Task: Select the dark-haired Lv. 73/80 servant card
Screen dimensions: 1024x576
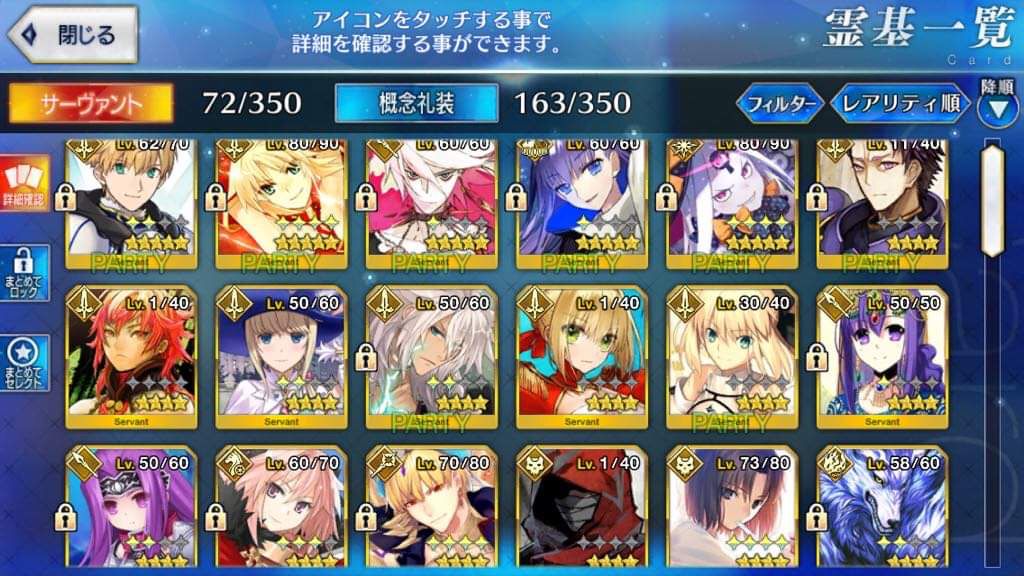Action: [x=731, y=510]
